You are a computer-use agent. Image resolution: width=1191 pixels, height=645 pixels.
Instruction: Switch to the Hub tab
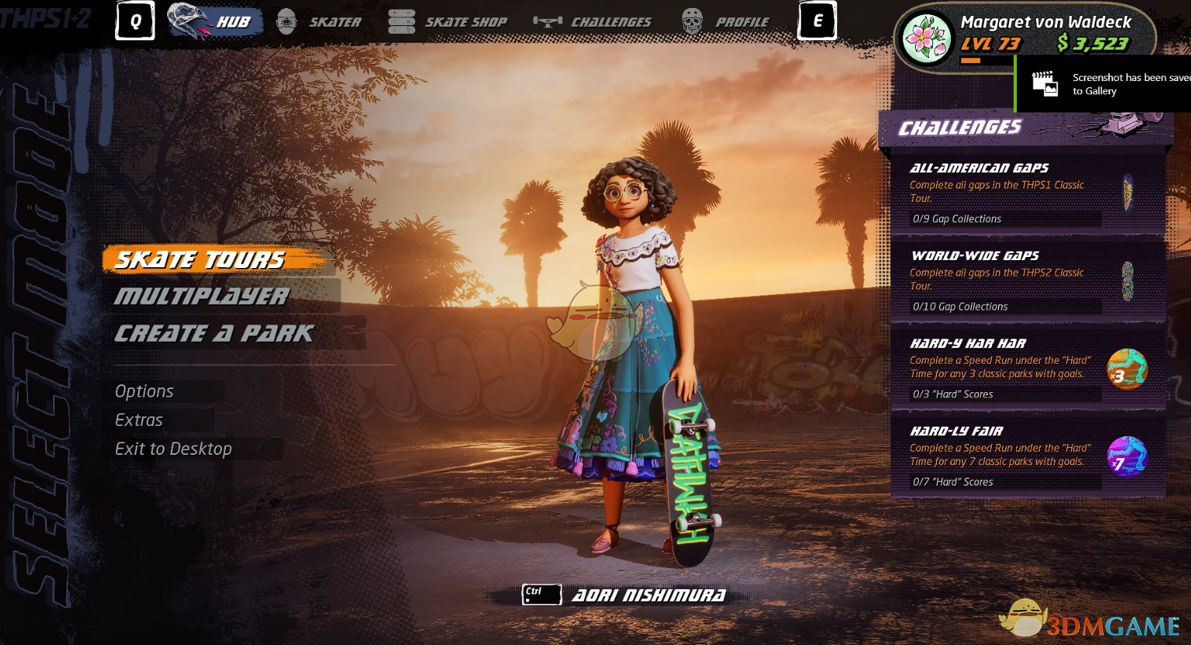click(x=216, y=21)
